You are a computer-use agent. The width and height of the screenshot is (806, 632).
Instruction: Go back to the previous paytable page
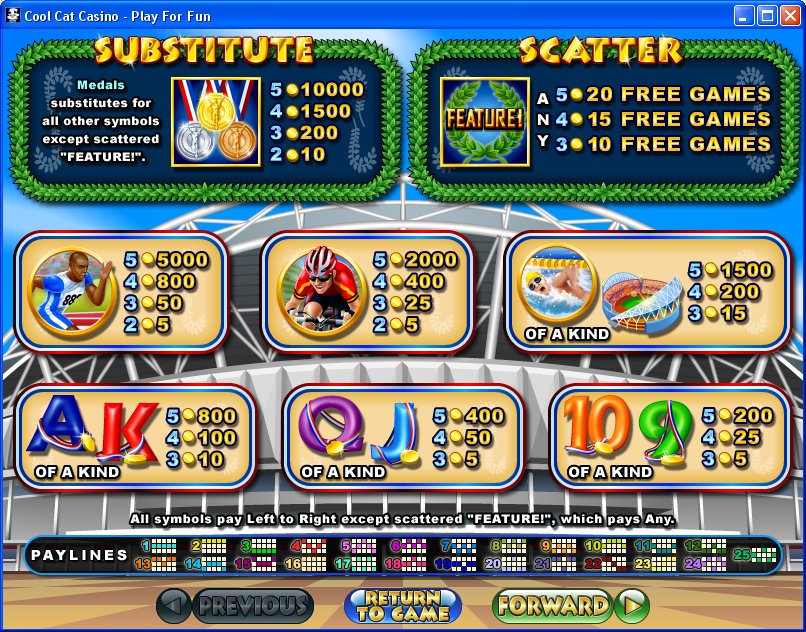coord(235,605)
